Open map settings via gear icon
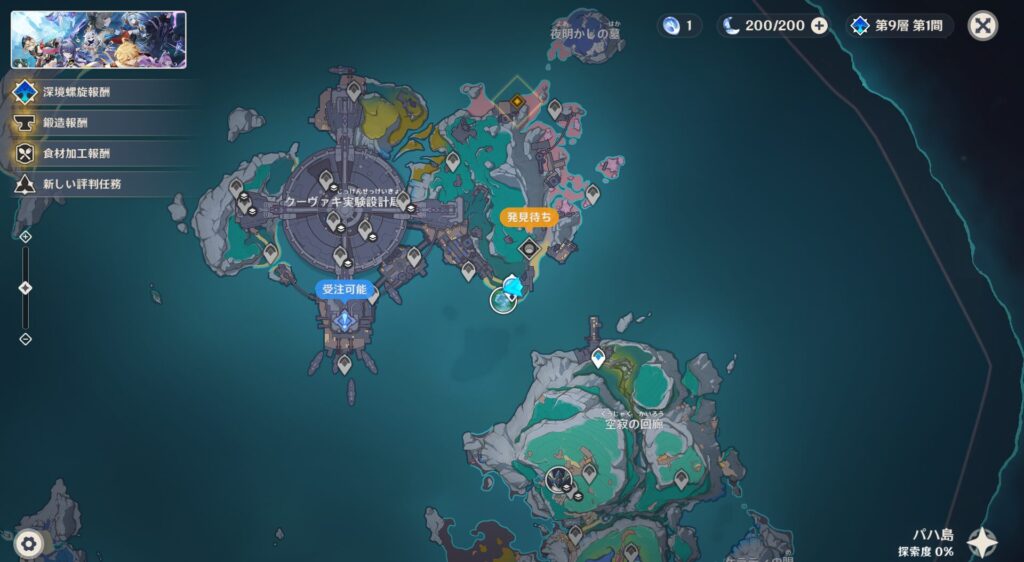The width and height of the screenshot is (1024, 562). click(x=28, y=543)
